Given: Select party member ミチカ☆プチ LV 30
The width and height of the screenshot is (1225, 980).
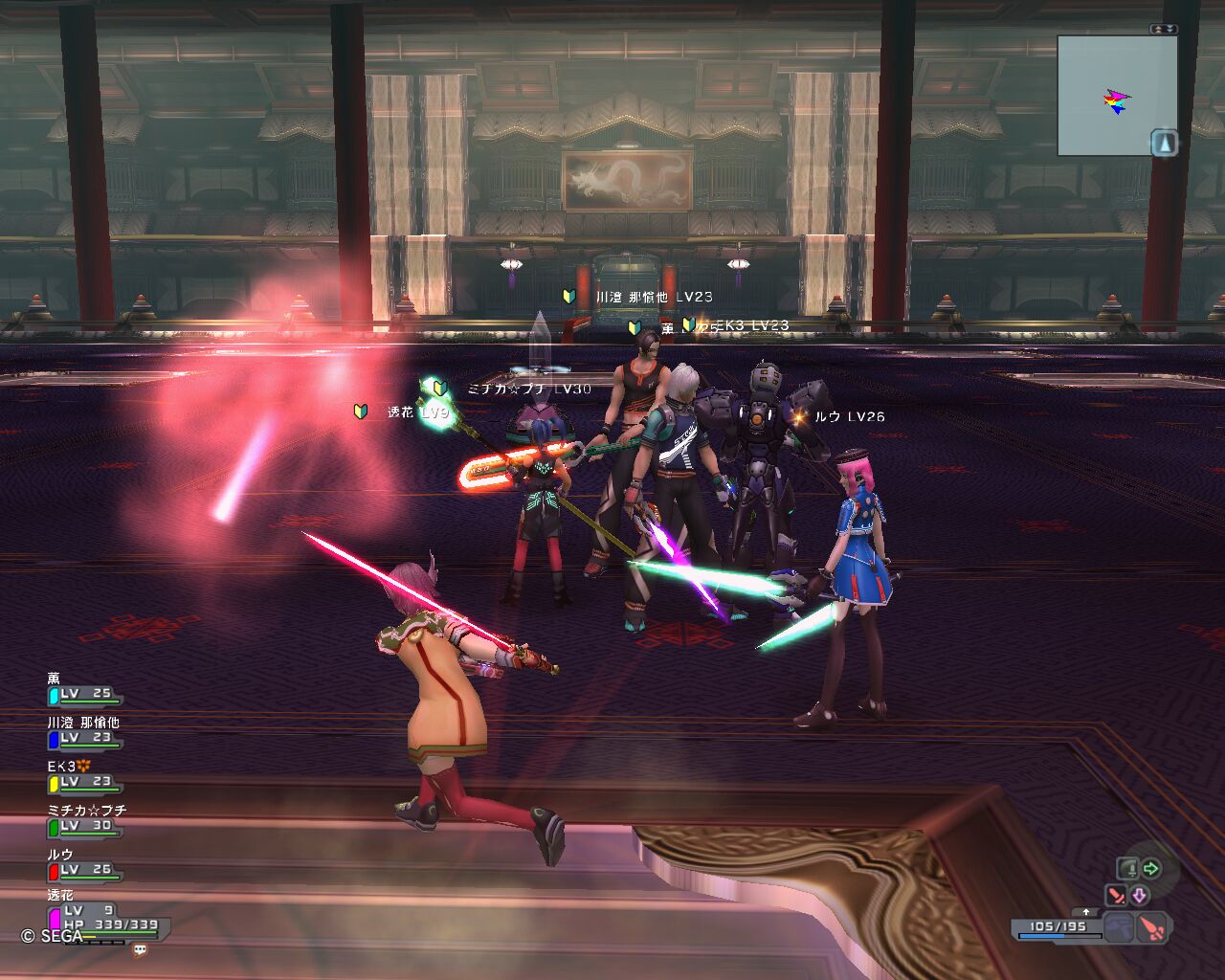Looking at the screenshot, I should point(84,825).
